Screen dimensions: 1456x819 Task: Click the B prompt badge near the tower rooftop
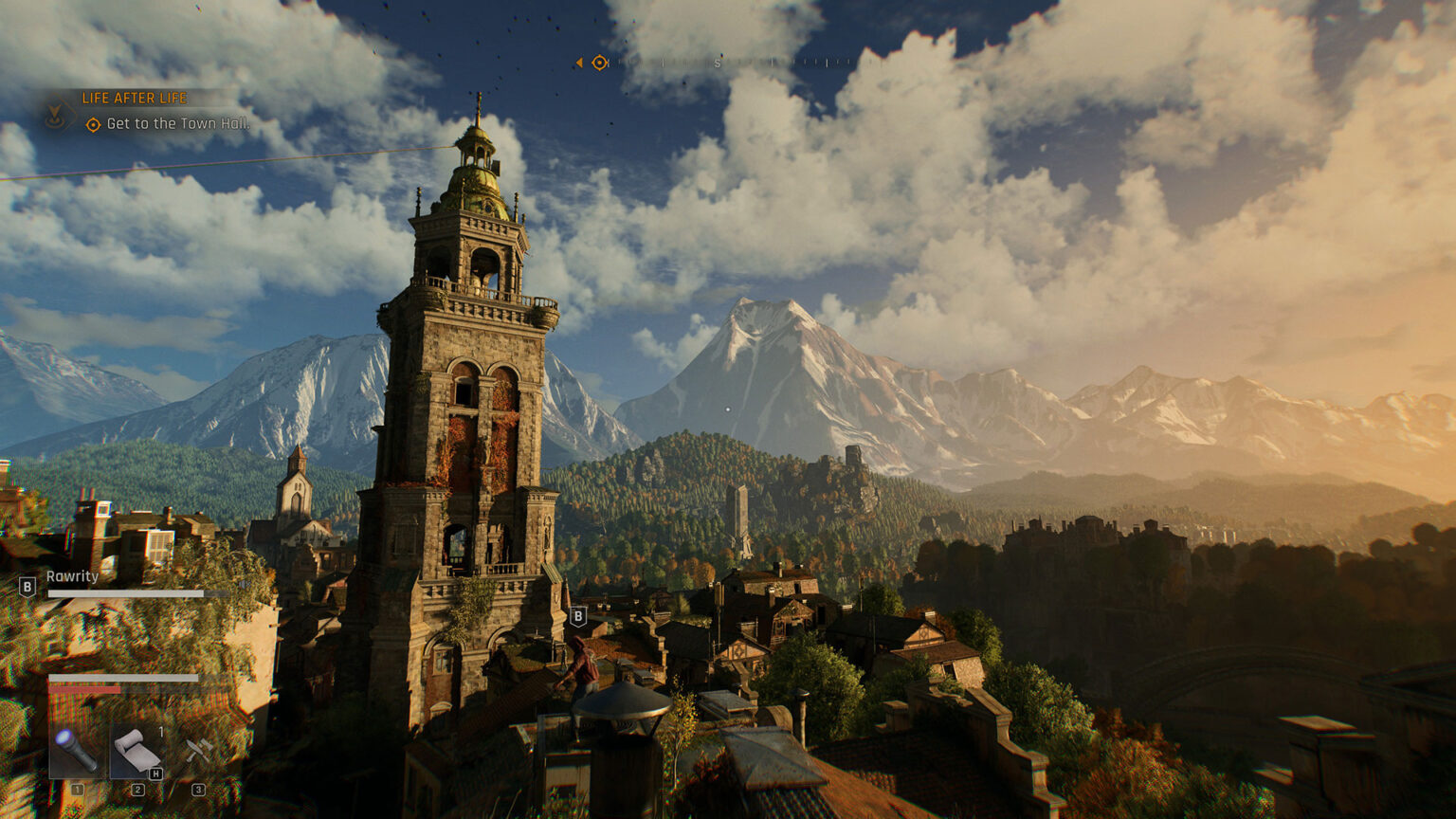pyautogui.click(x=579, y=615)
